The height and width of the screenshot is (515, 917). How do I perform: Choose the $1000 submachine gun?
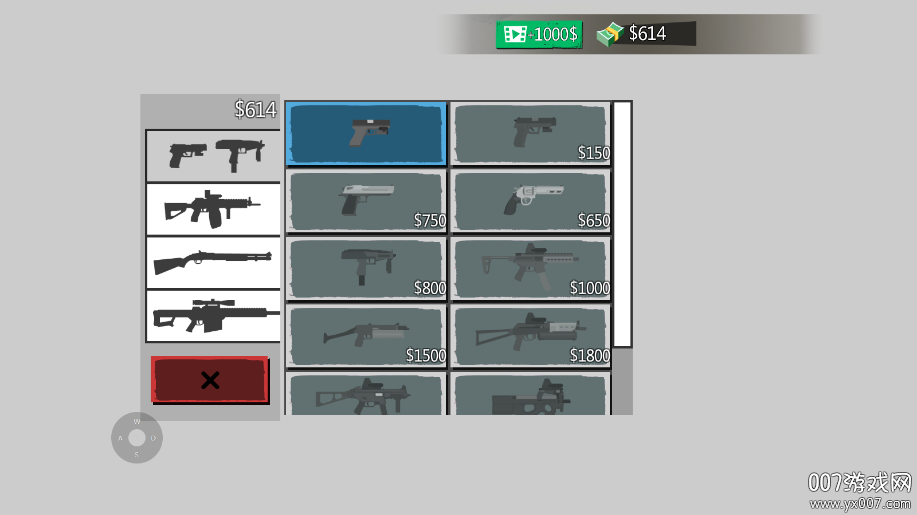[531, 268]
